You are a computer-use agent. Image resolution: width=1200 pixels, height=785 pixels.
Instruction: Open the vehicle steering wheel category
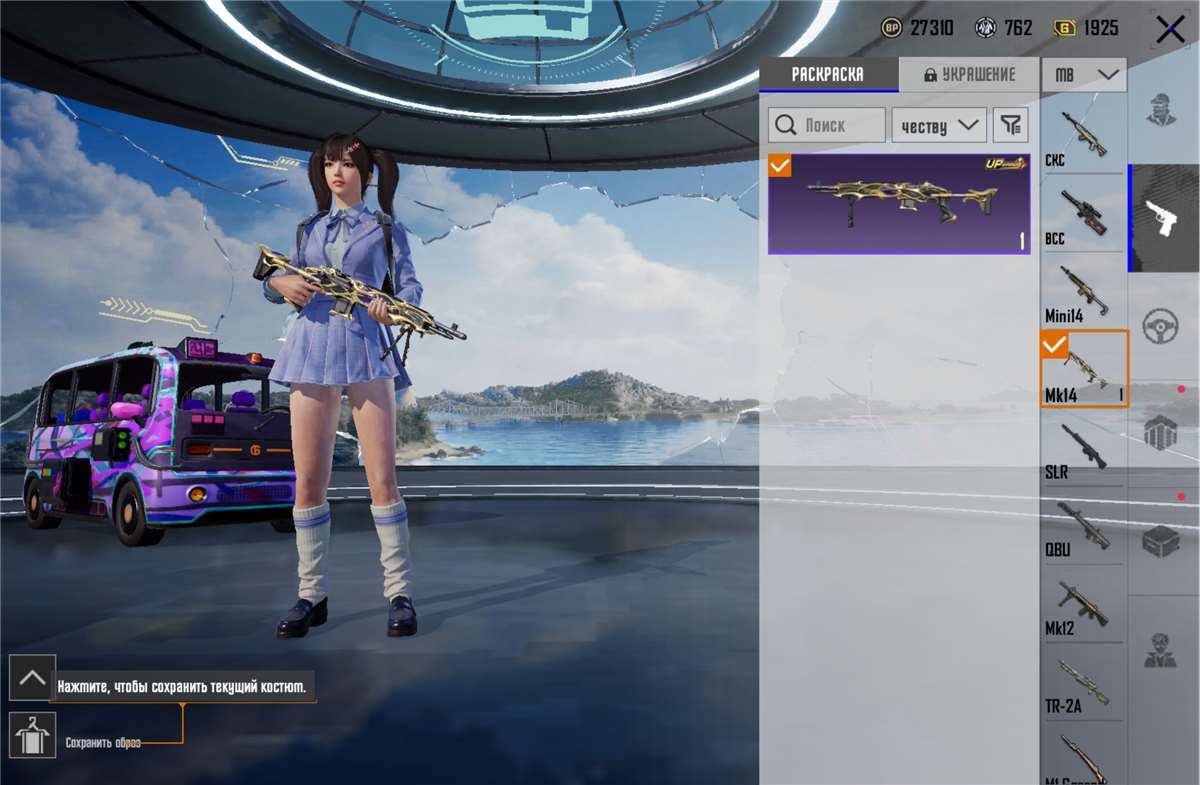[x=1162, y=325]
